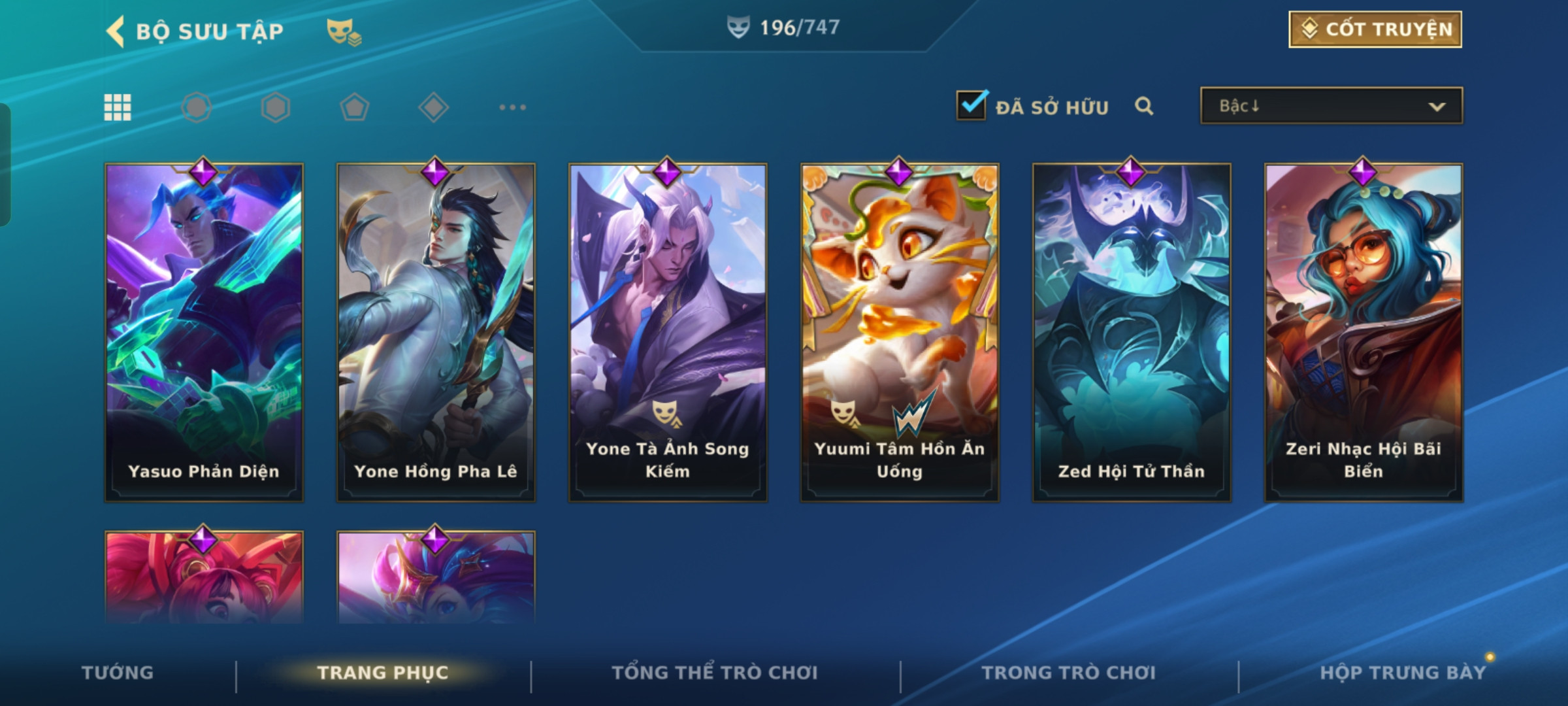This screenshot has width=1568, height=706.
Task: Go to the Hộp Trưng Bày tab
Action: pyautogui.click(x=1403, y=673)
